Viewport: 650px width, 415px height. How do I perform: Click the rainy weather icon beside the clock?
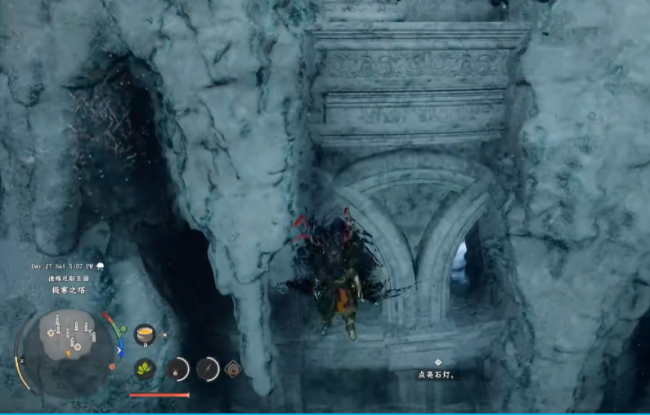coord(101,265)
